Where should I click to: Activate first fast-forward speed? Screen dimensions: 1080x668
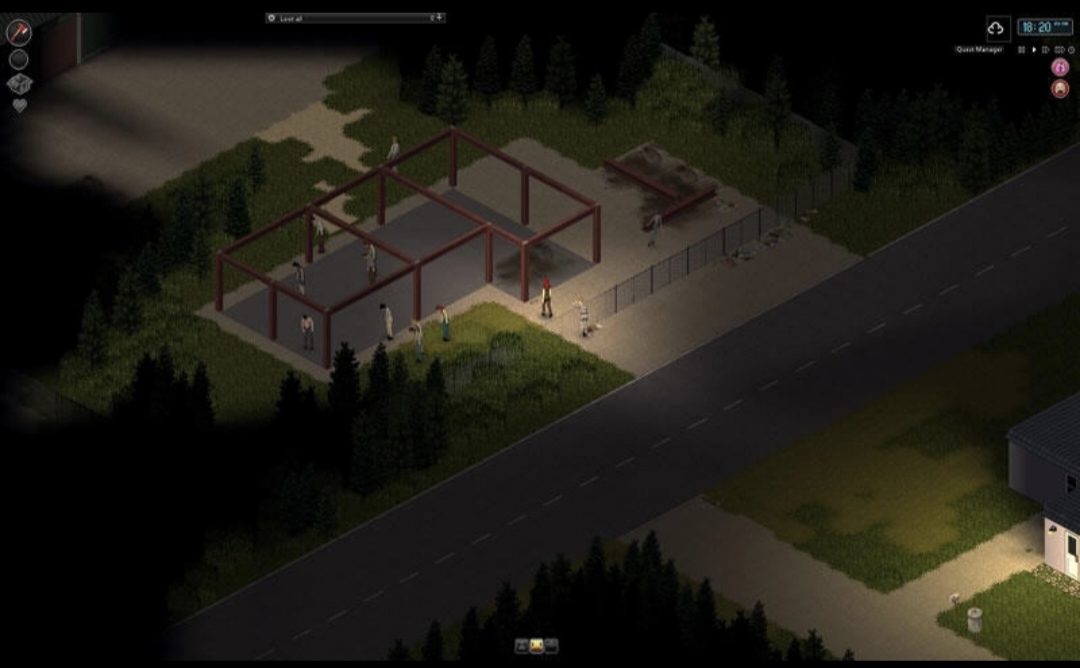1046,49
